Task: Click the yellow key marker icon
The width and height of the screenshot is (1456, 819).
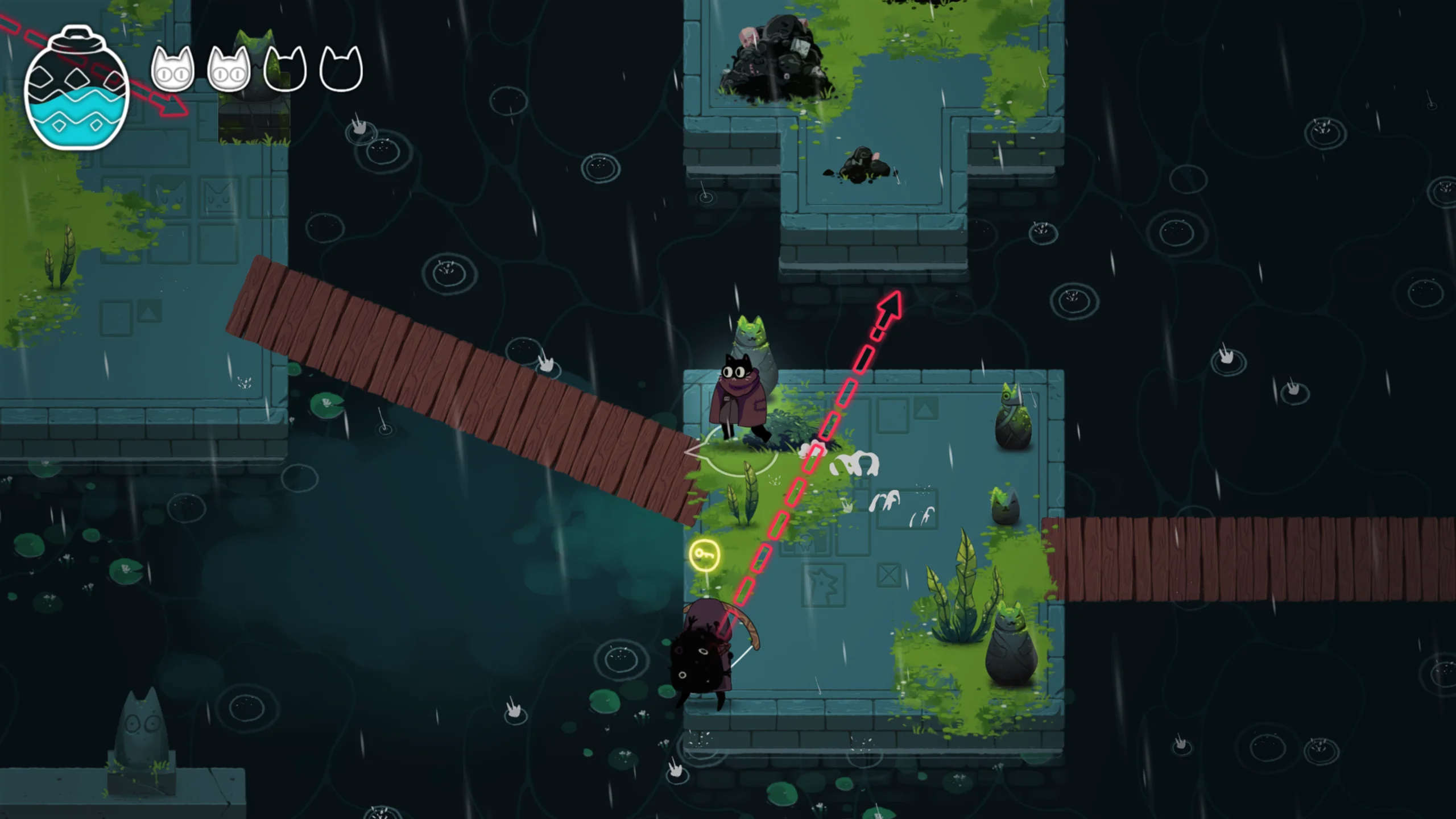Action: point(704,555)
